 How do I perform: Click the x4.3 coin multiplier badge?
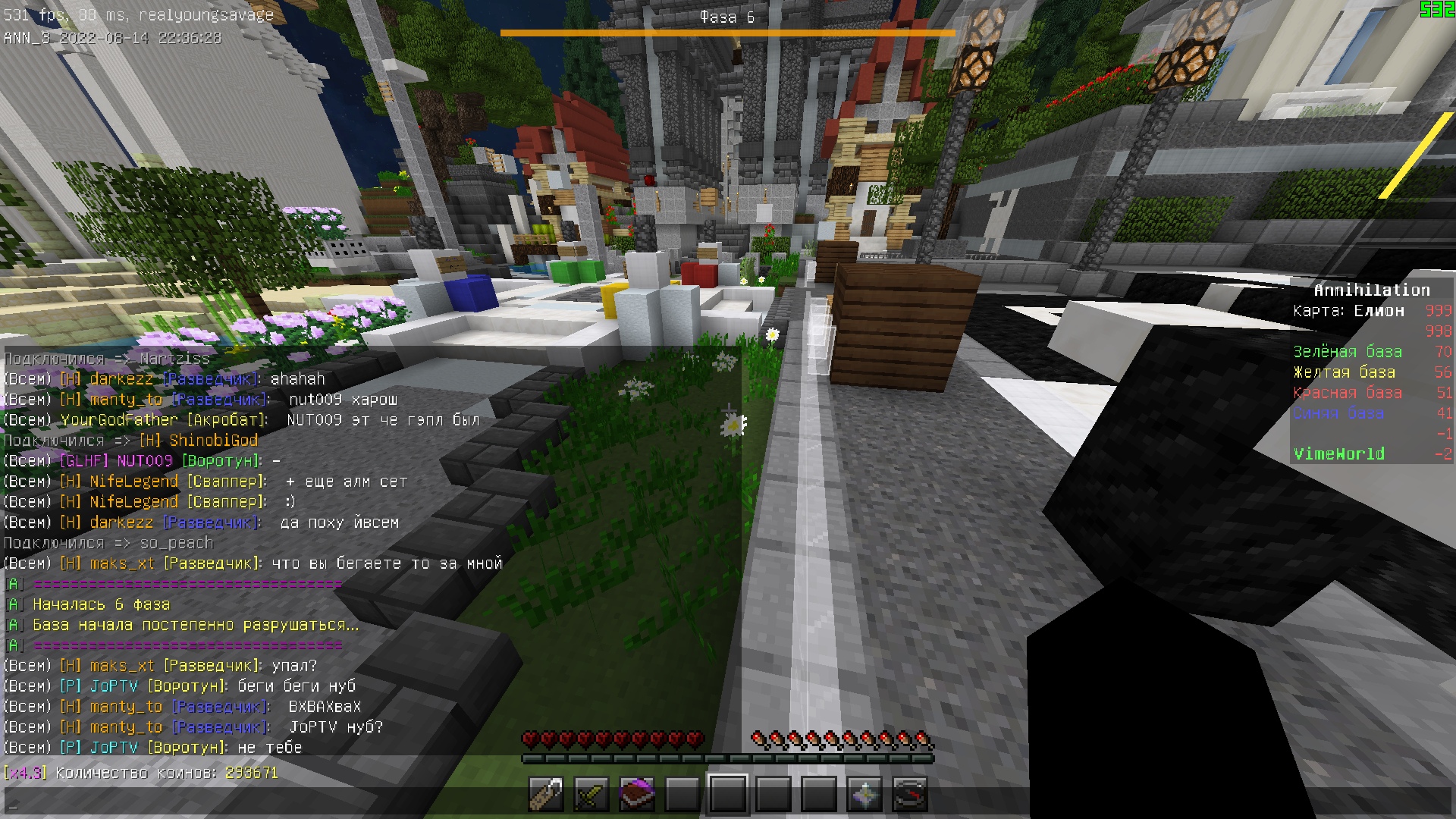pos(25,773)
